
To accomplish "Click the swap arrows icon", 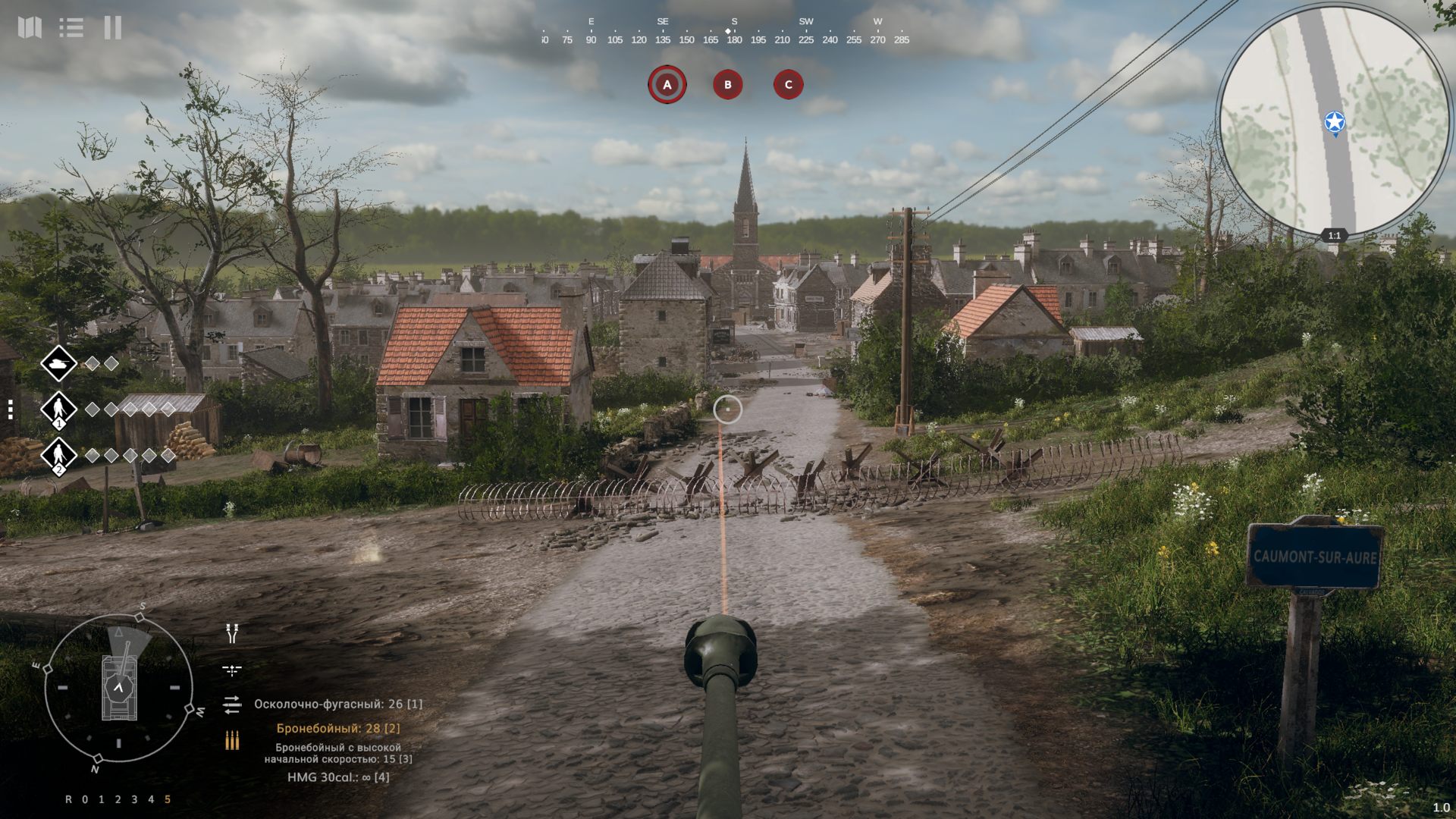I will click(232, 704).
